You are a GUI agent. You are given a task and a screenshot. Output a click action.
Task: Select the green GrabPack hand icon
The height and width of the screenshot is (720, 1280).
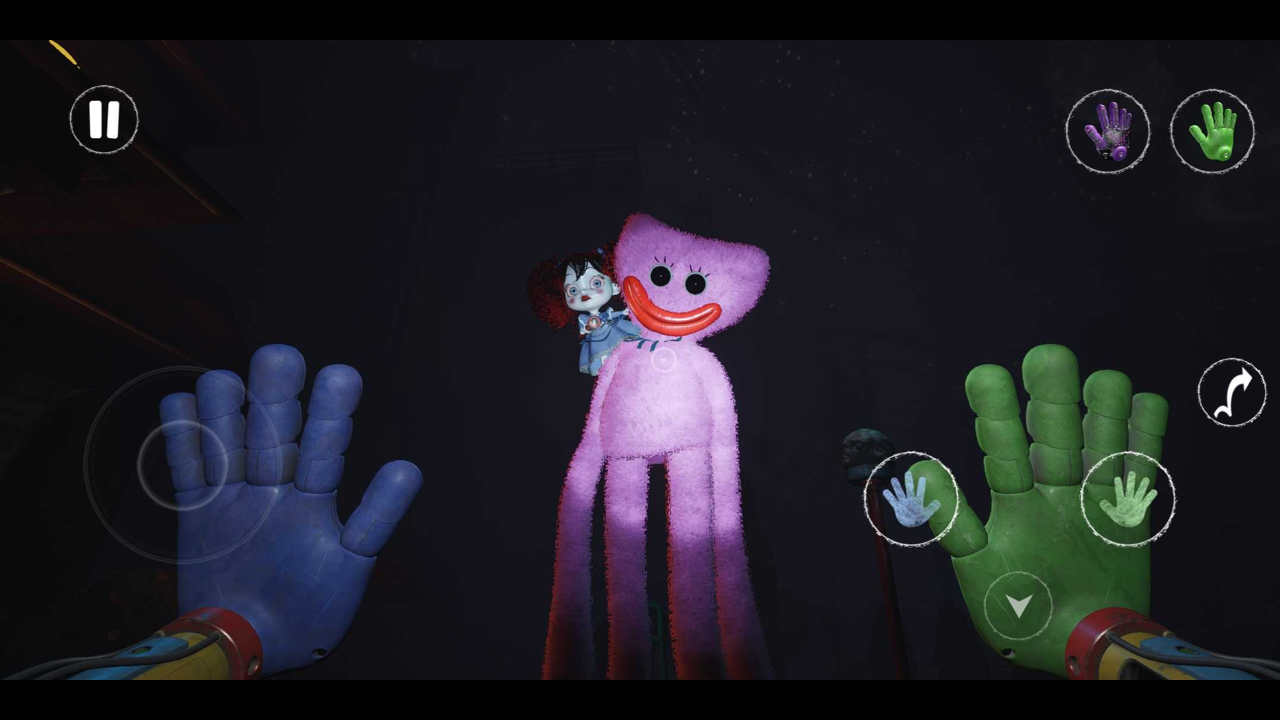[1212, 130]
